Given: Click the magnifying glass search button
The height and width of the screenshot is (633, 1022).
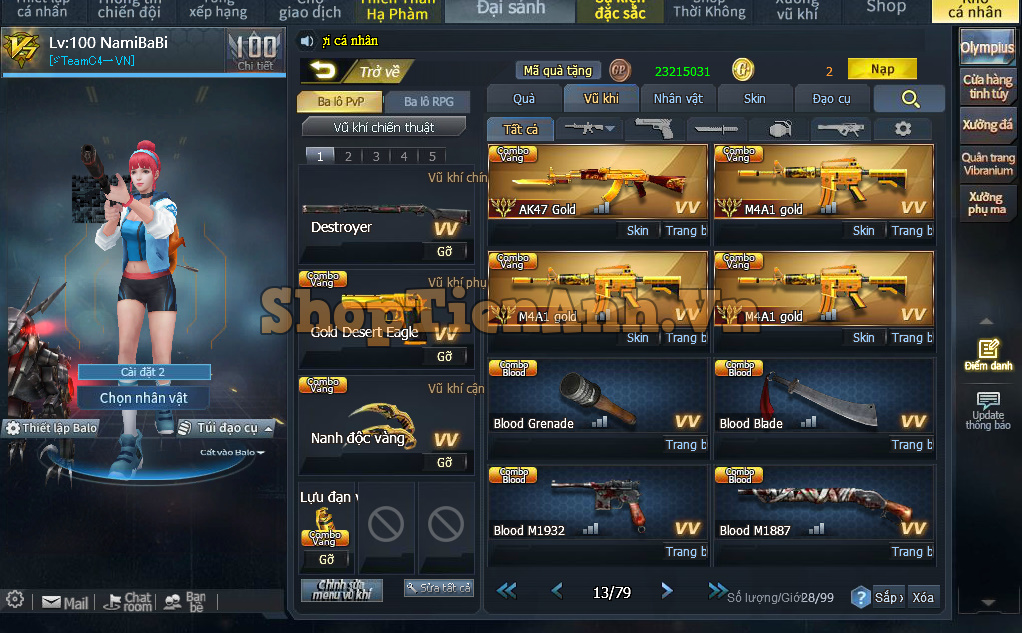Looking at the screenshot, I should pos(909,98).
